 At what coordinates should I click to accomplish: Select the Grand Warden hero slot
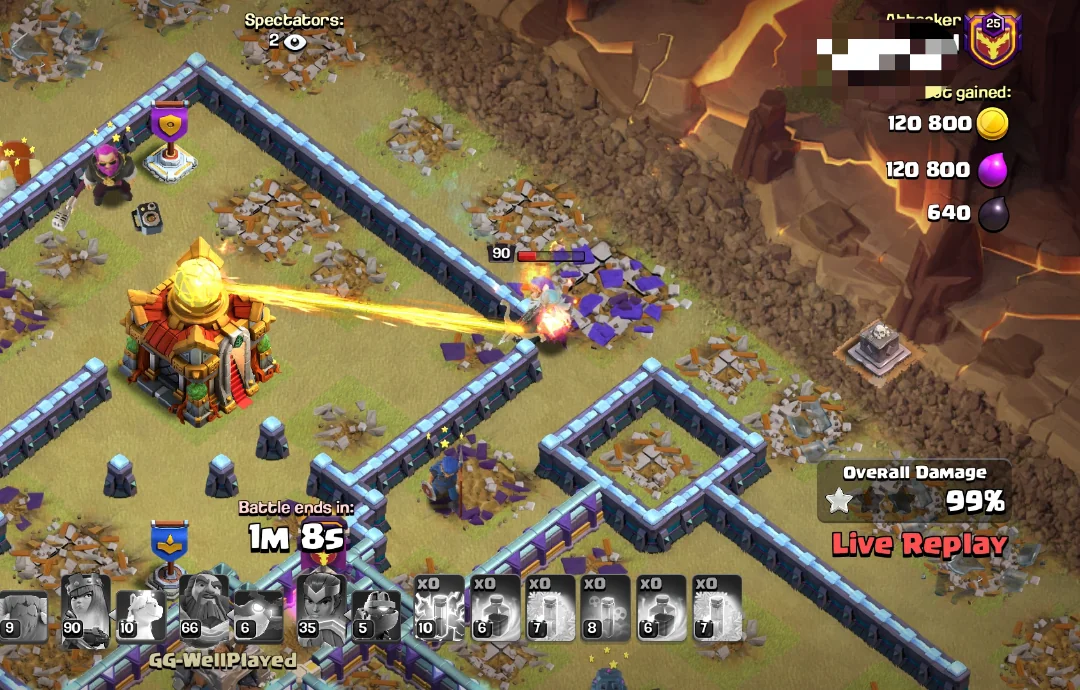203,607
